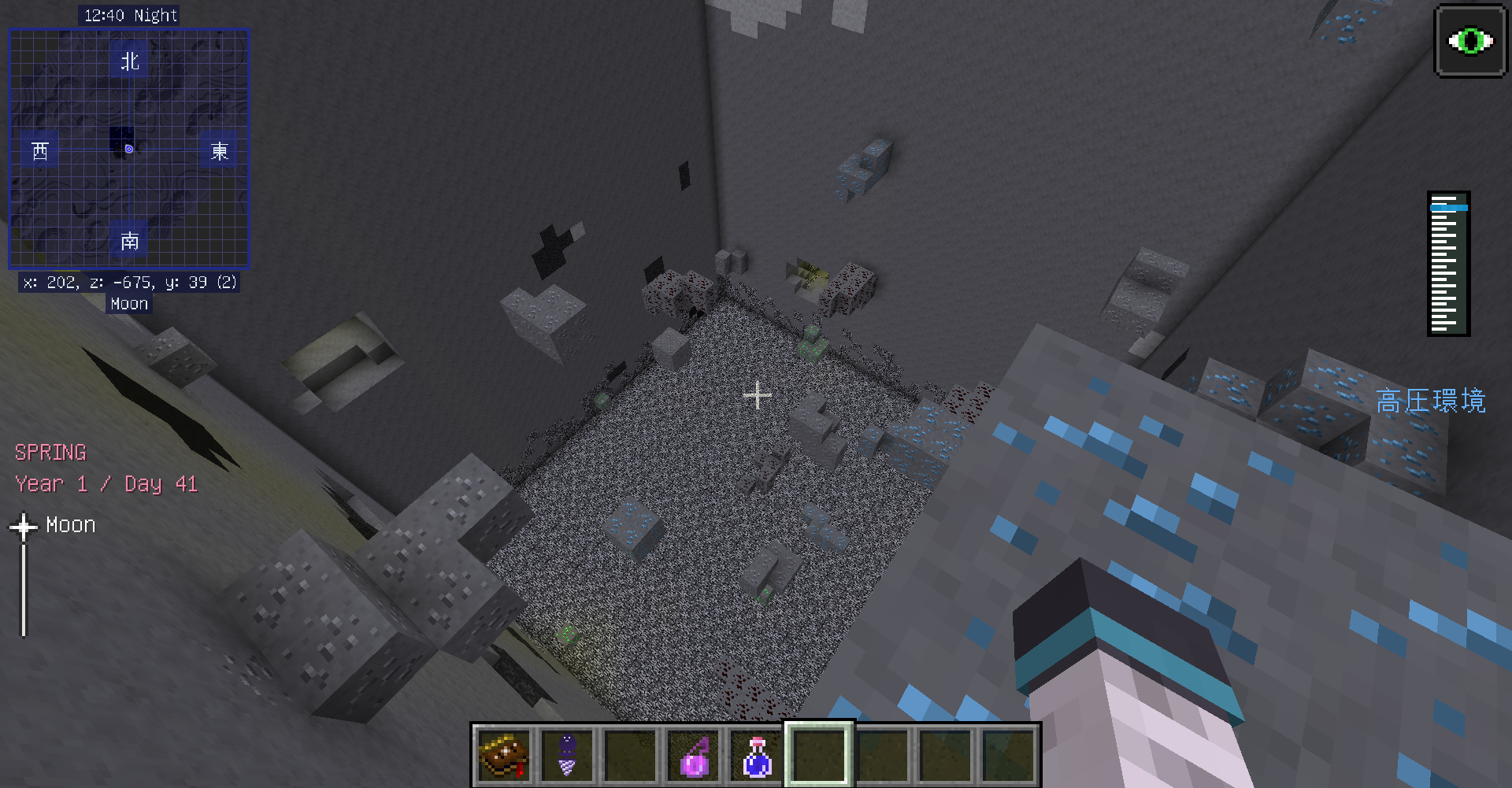Select the 北 marker on the minimap

click(x=128, y=61)
